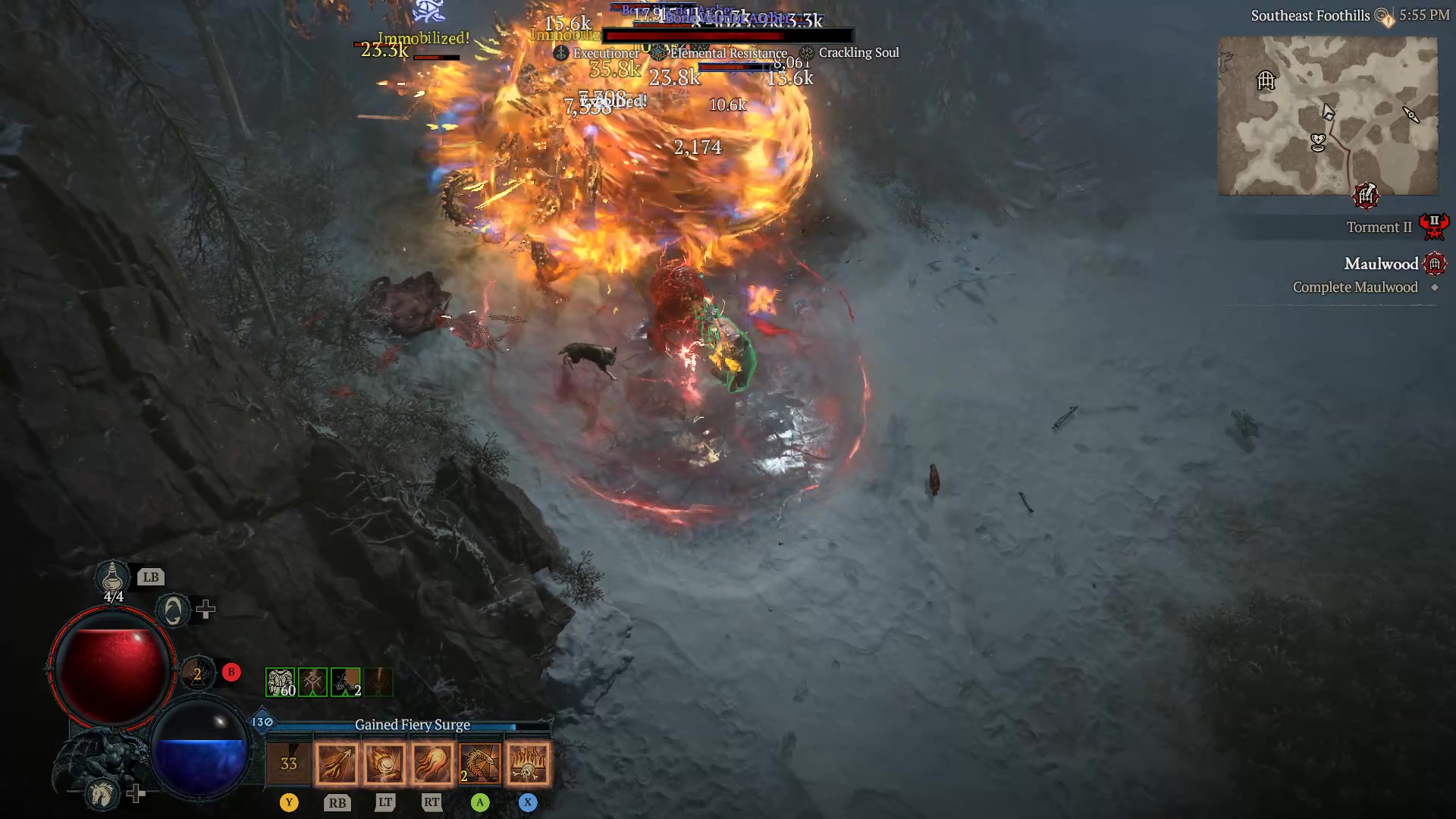Click the armor buff icon with 60 stacks
The width and height of the screenshot is (1456, 819).
(x=281, y=681)
